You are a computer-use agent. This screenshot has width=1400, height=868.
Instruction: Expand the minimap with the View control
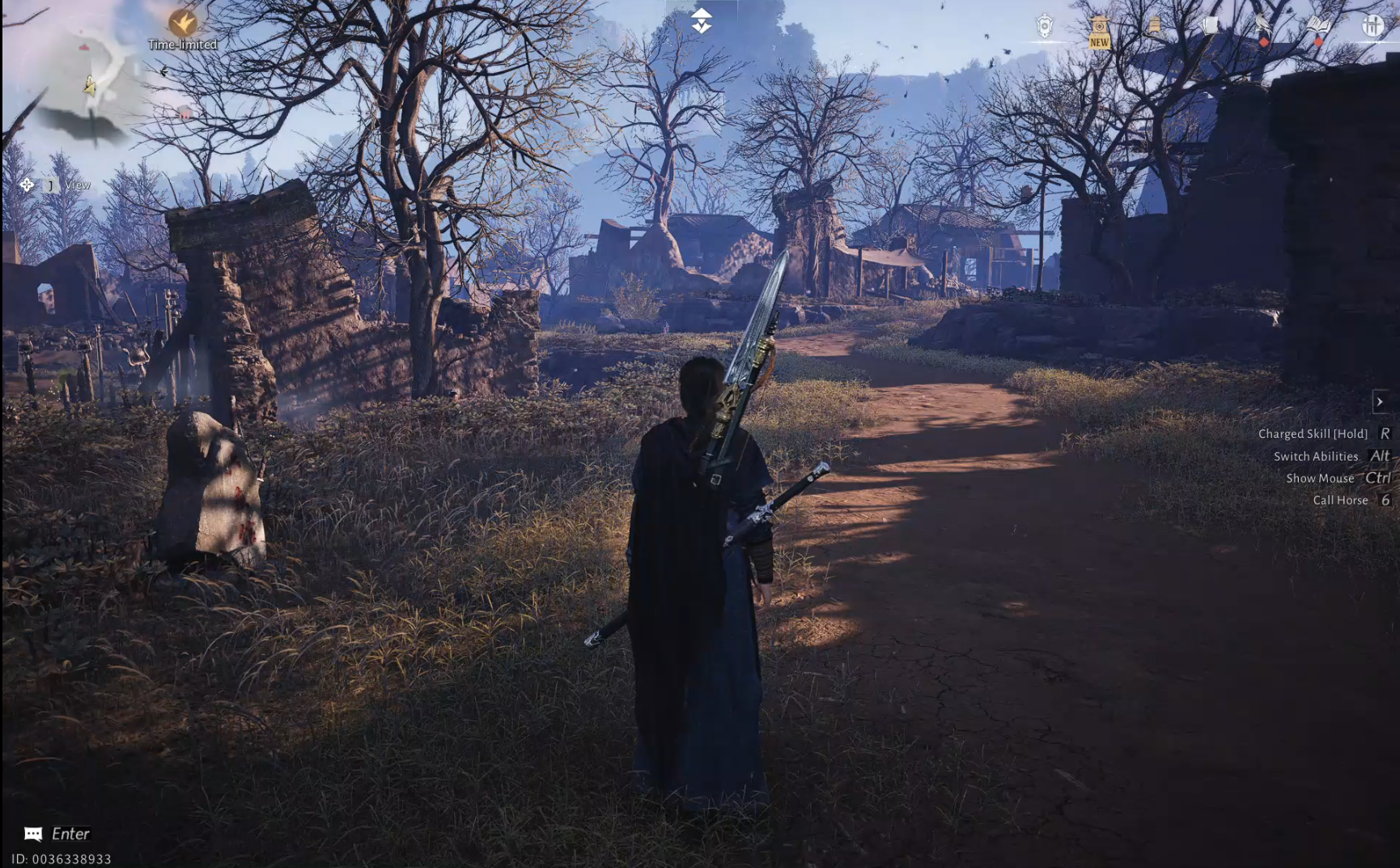click(78, 185)
